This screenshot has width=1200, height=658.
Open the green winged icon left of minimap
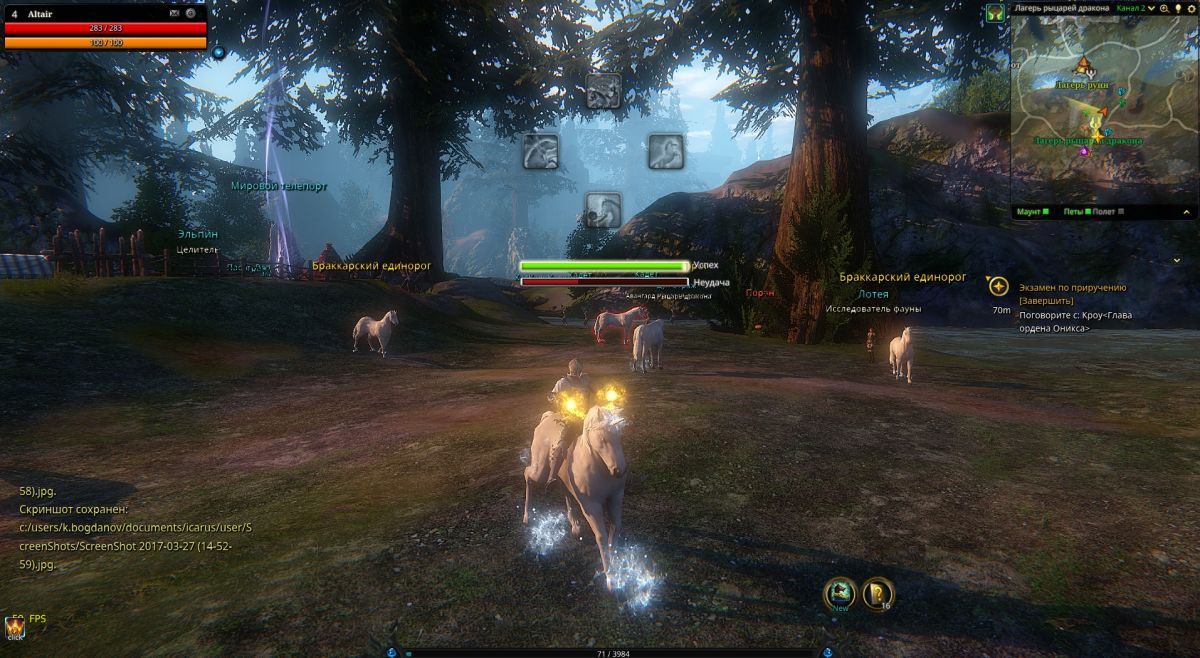[x=995, y=13]
